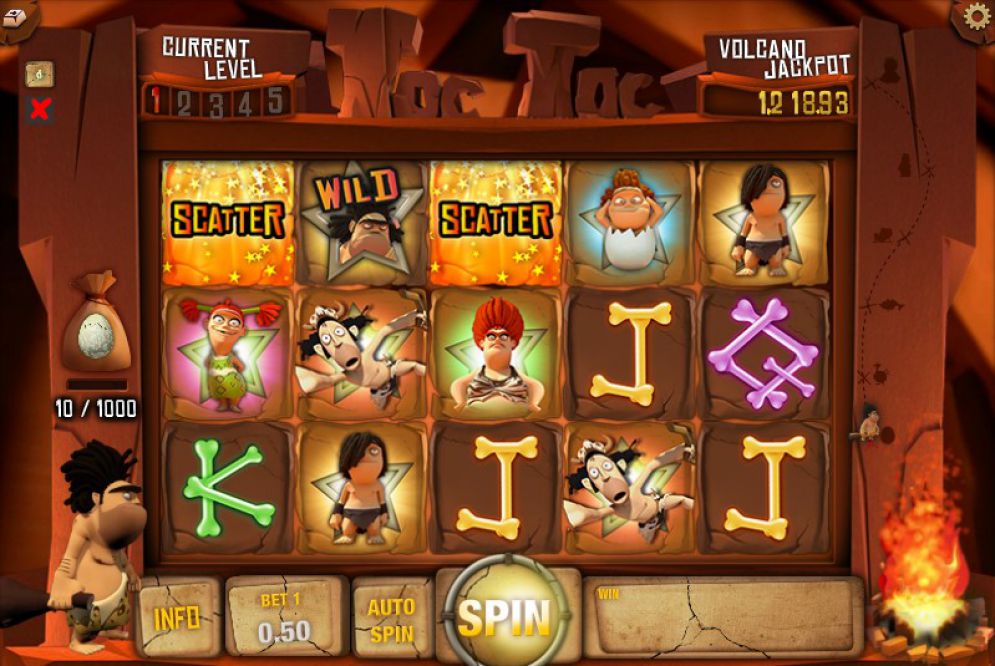Open the INFO paytable
The width and height of the screenshot is (995, 666).
point(177,618)
